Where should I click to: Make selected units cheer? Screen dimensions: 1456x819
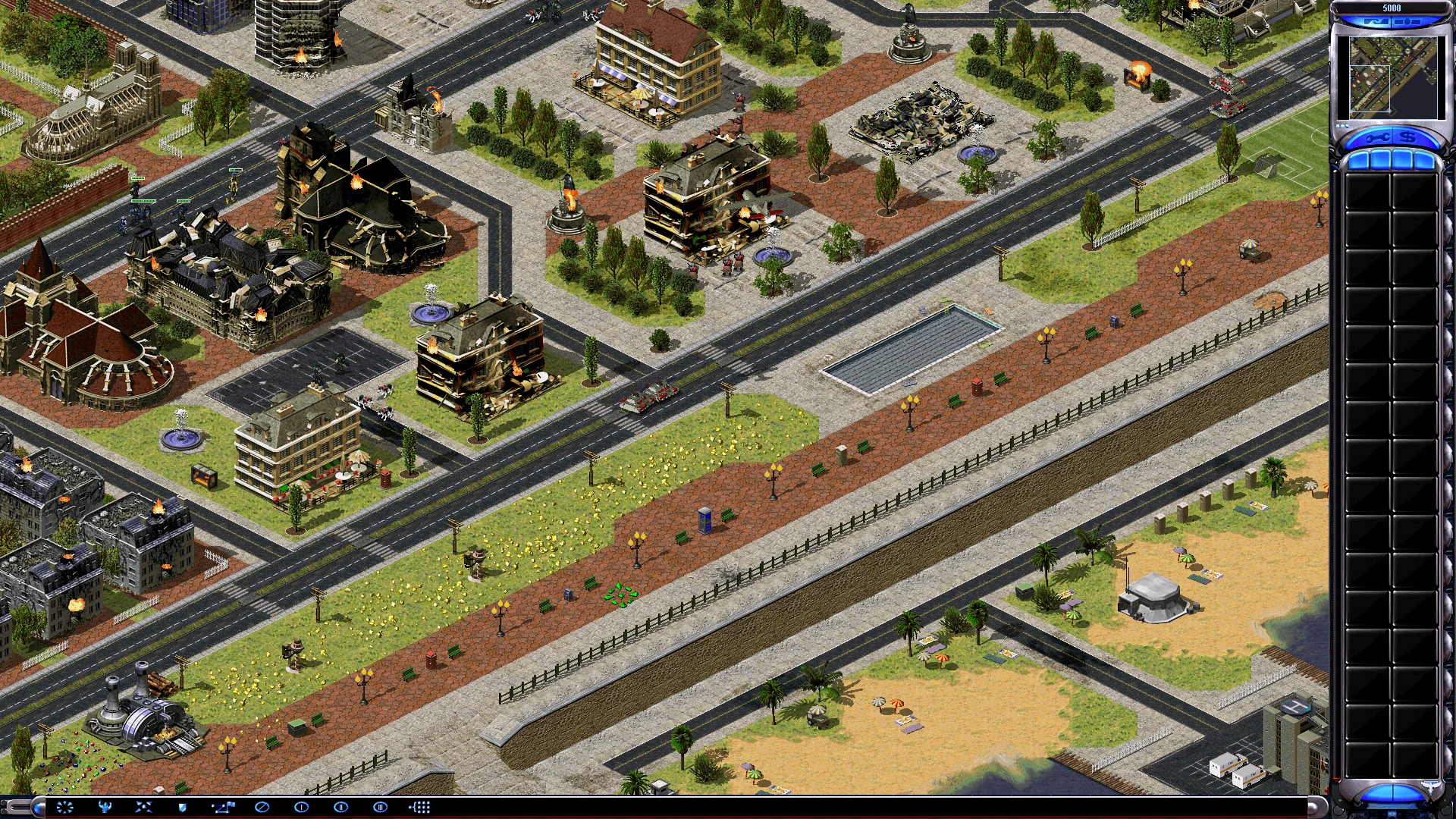coord(107,807)
